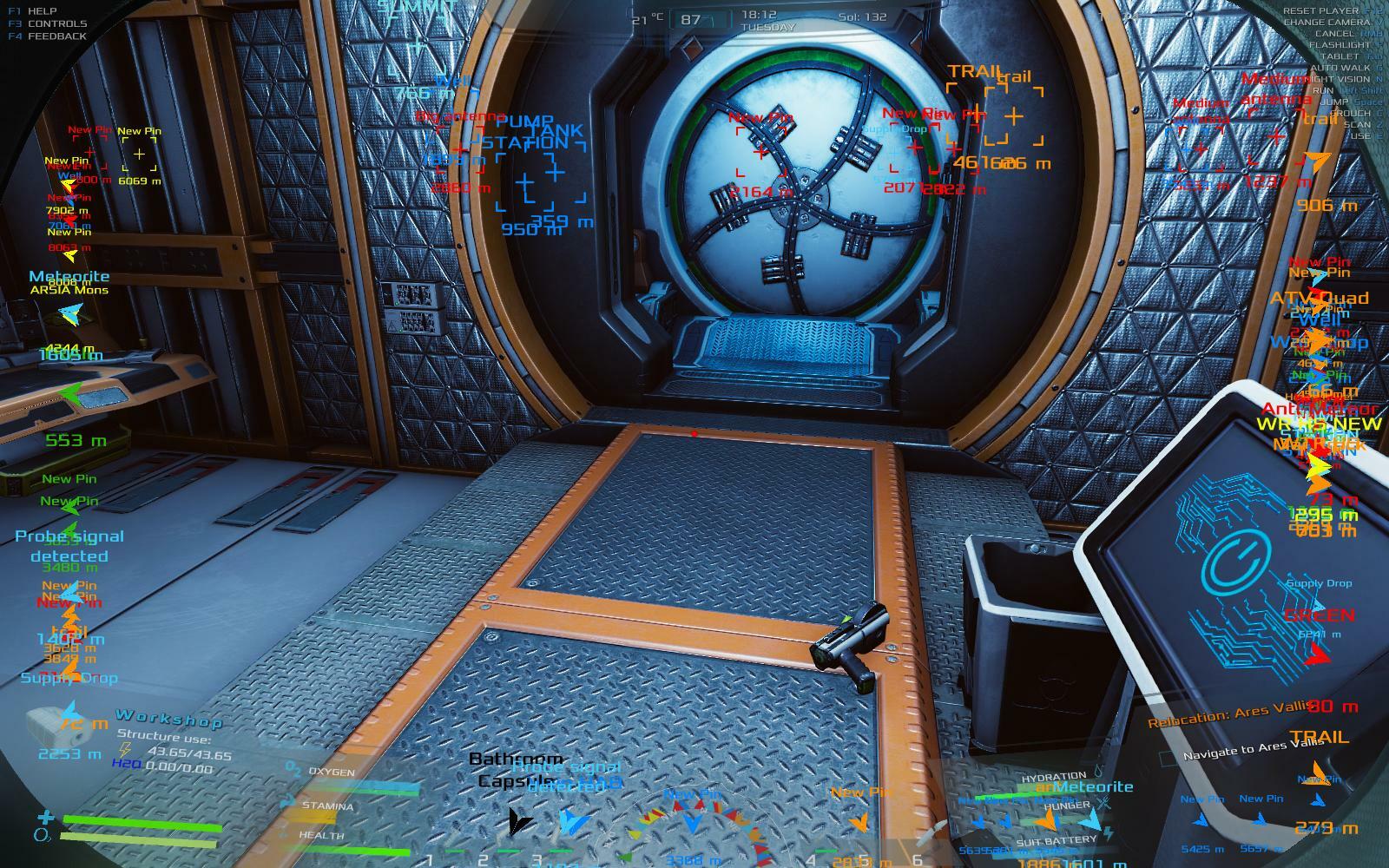Open the Workshop structure info panel
Viewport: 1389px width, 868px height.
pos(169,718)
